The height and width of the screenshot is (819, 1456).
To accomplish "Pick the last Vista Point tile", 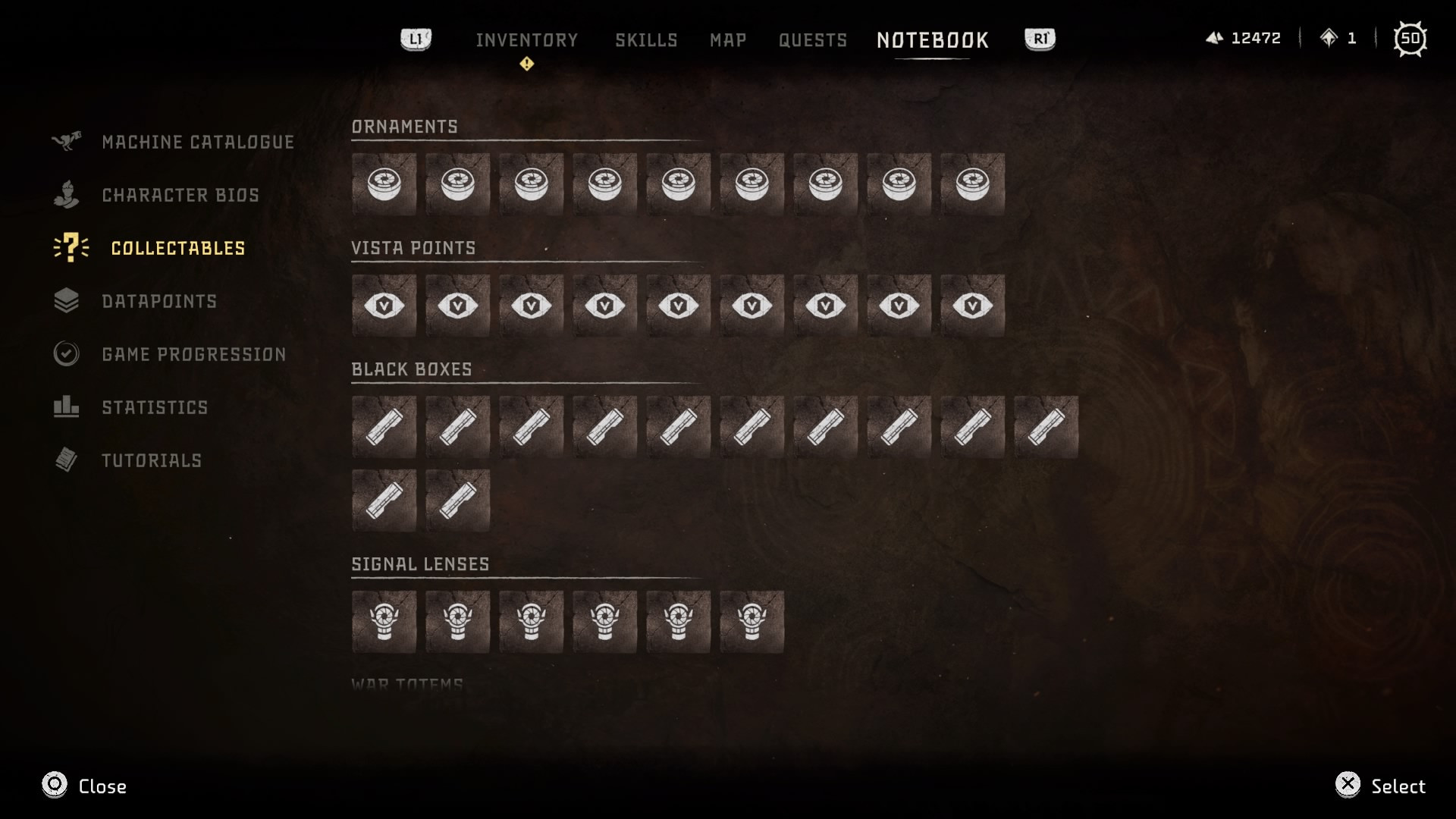I will pyautogui.click(x=972, y=306).
